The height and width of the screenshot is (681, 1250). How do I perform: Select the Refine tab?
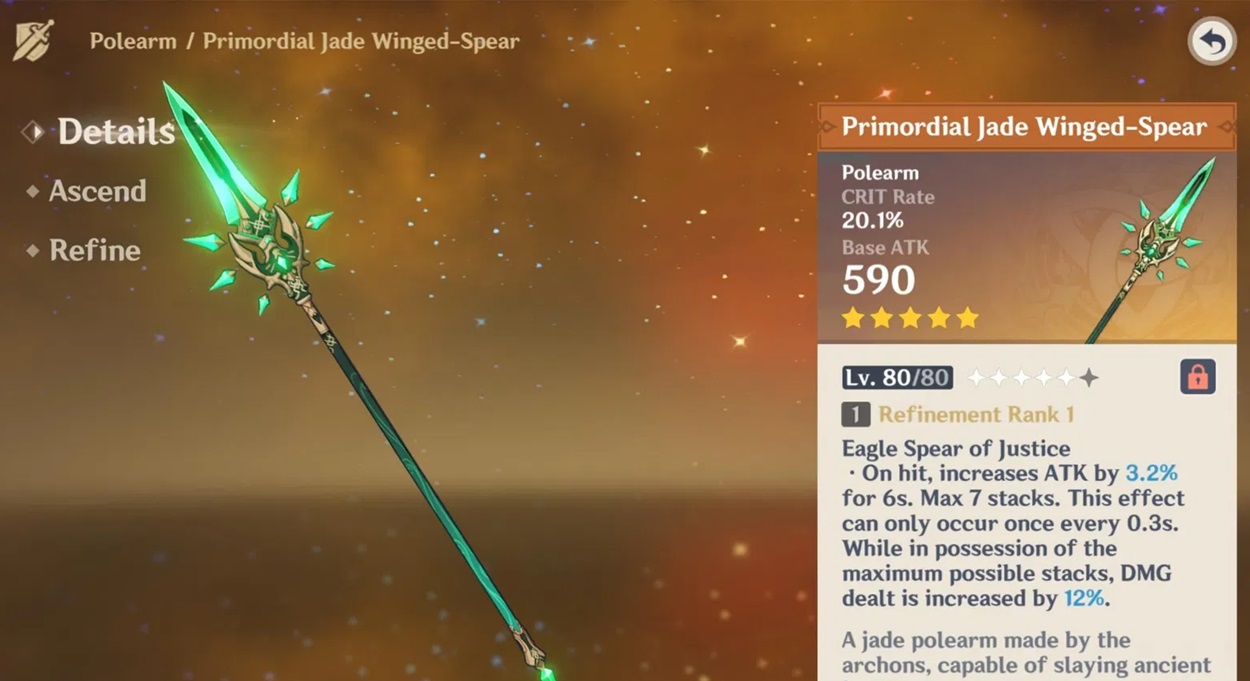click(x=94, y=250)
